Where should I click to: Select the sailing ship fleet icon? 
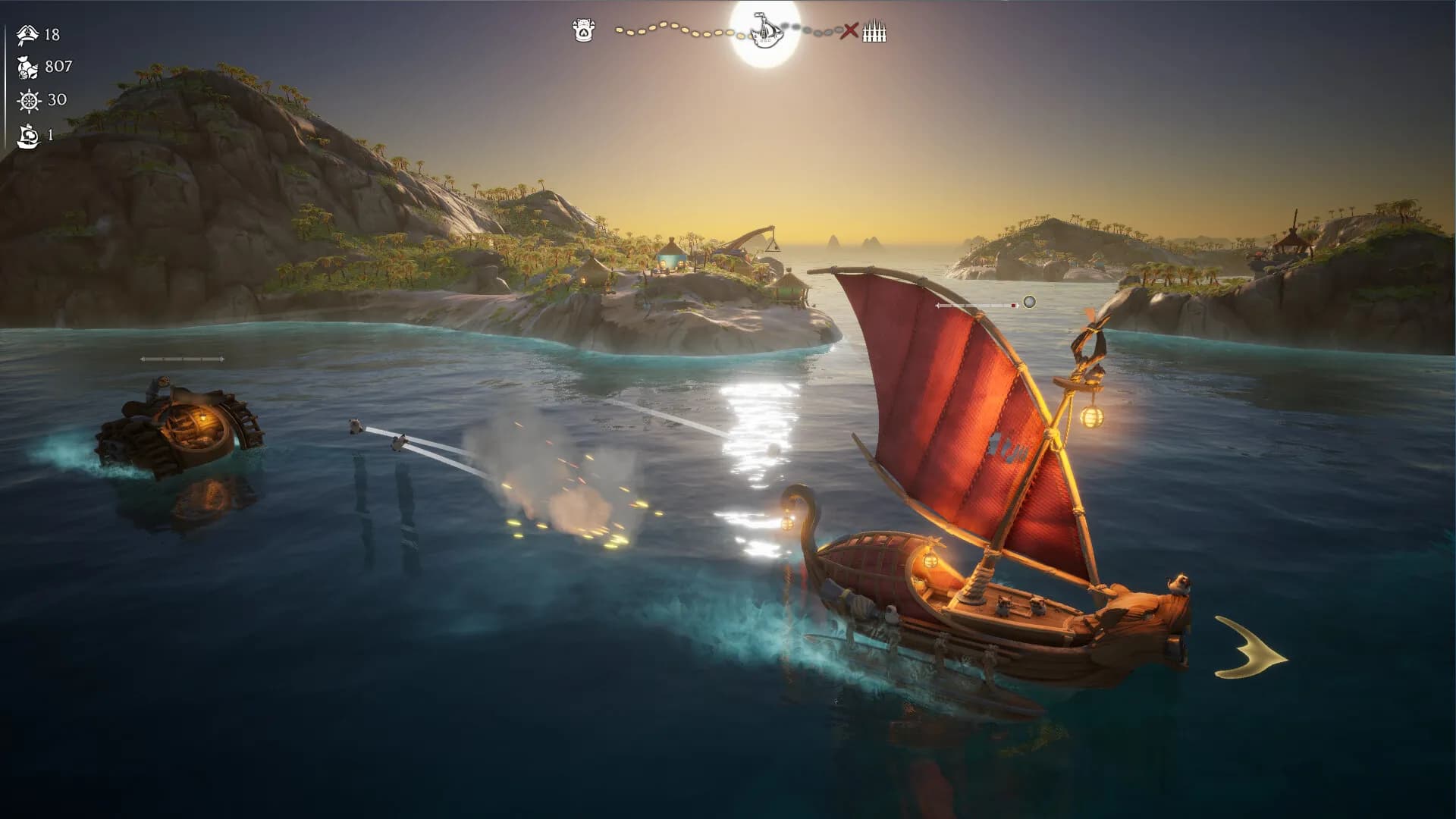click(28, 135)
